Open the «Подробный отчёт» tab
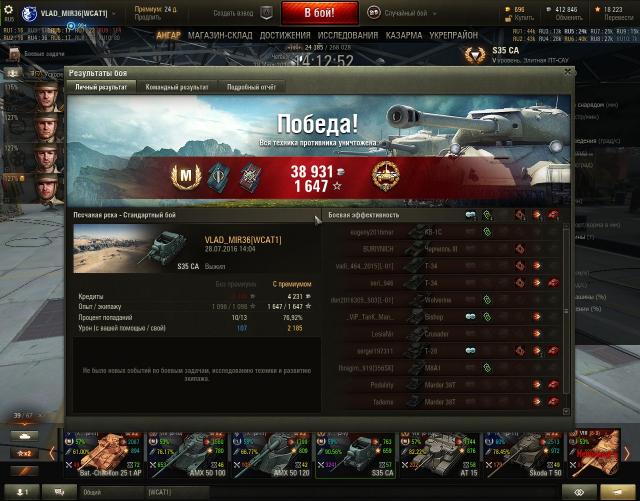 250,87
